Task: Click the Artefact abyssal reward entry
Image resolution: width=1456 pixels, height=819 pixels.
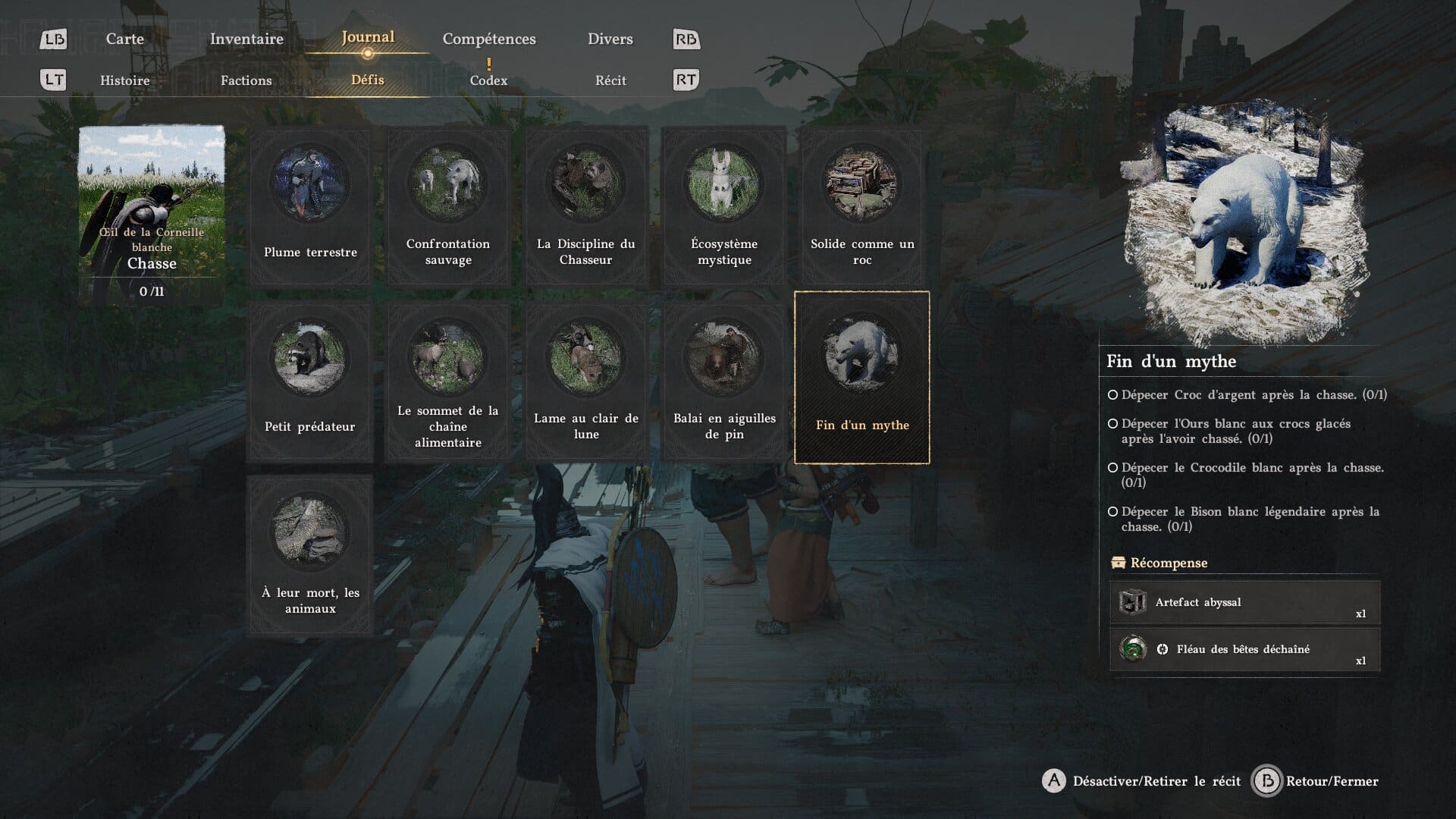Action: [1244, 603]
